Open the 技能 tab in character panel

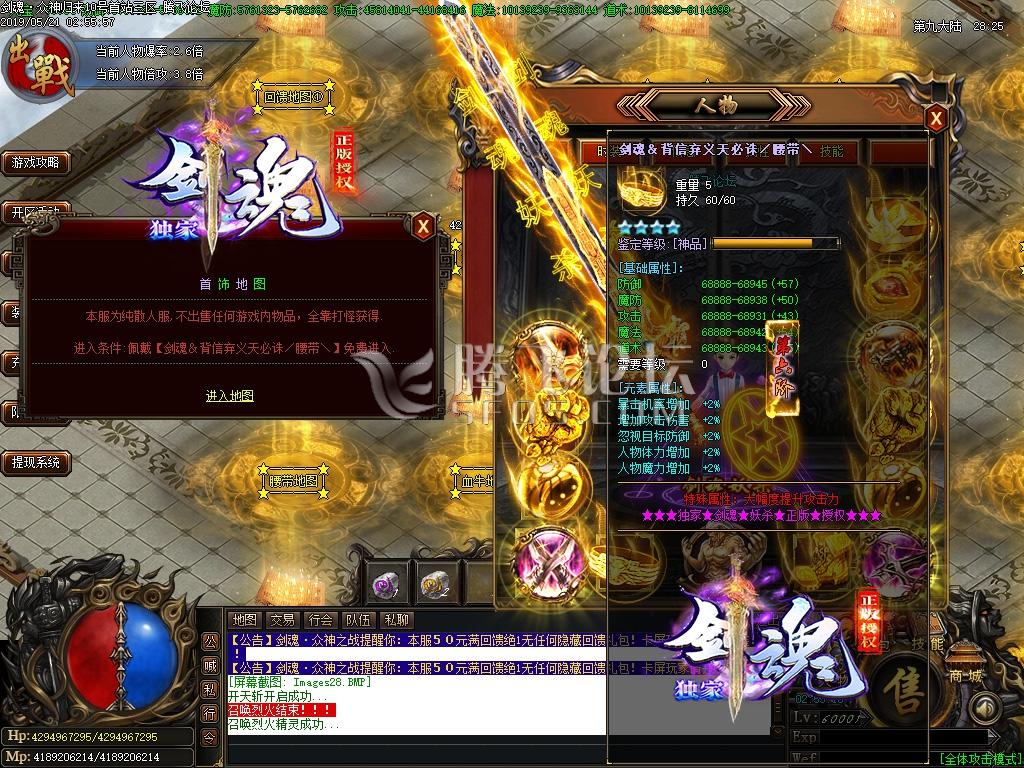pos(832,152)
